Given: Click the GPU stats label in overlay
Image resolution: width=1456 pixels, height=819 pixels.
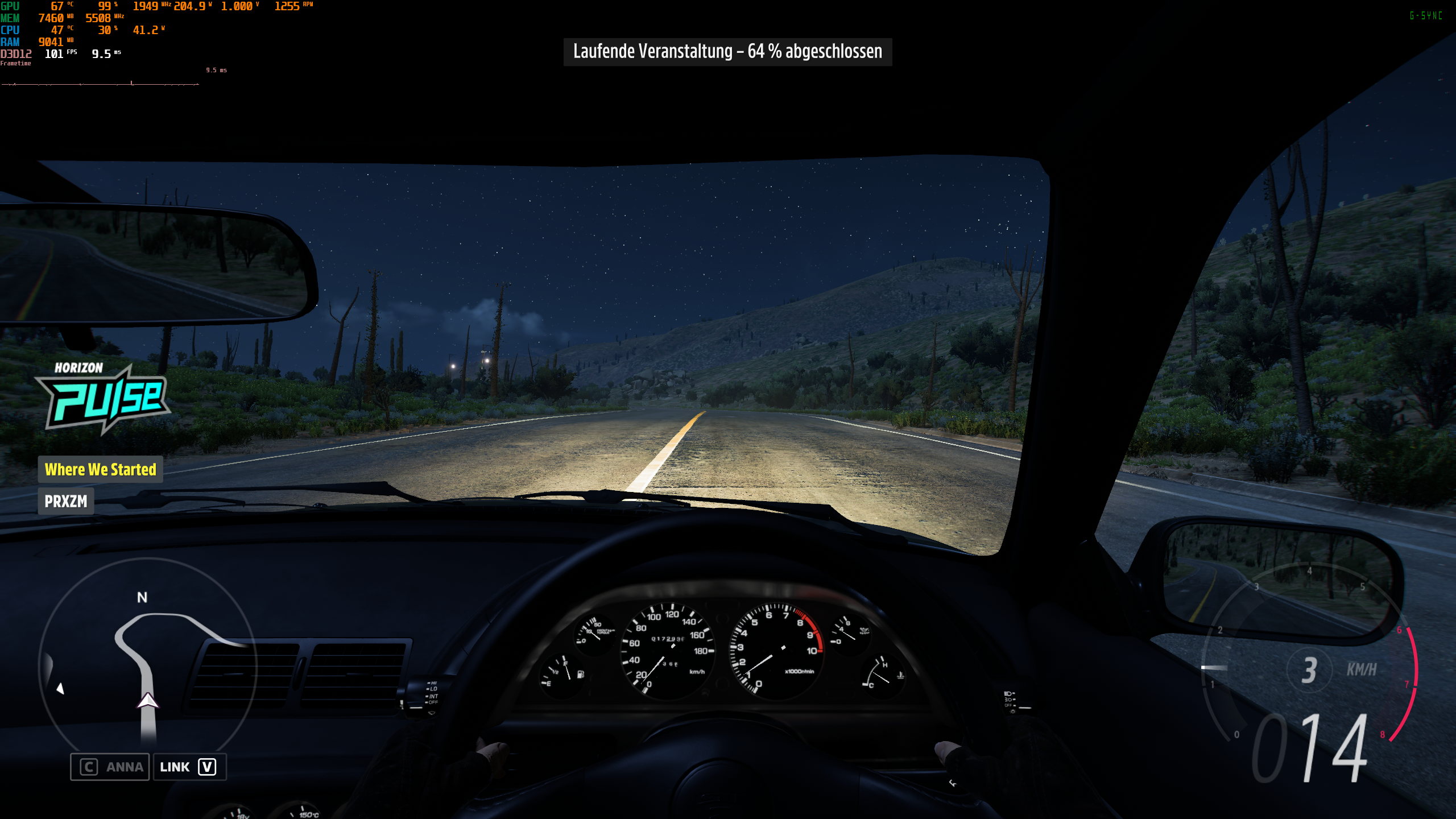Looking at the screenshot, I should pos(11,6).
